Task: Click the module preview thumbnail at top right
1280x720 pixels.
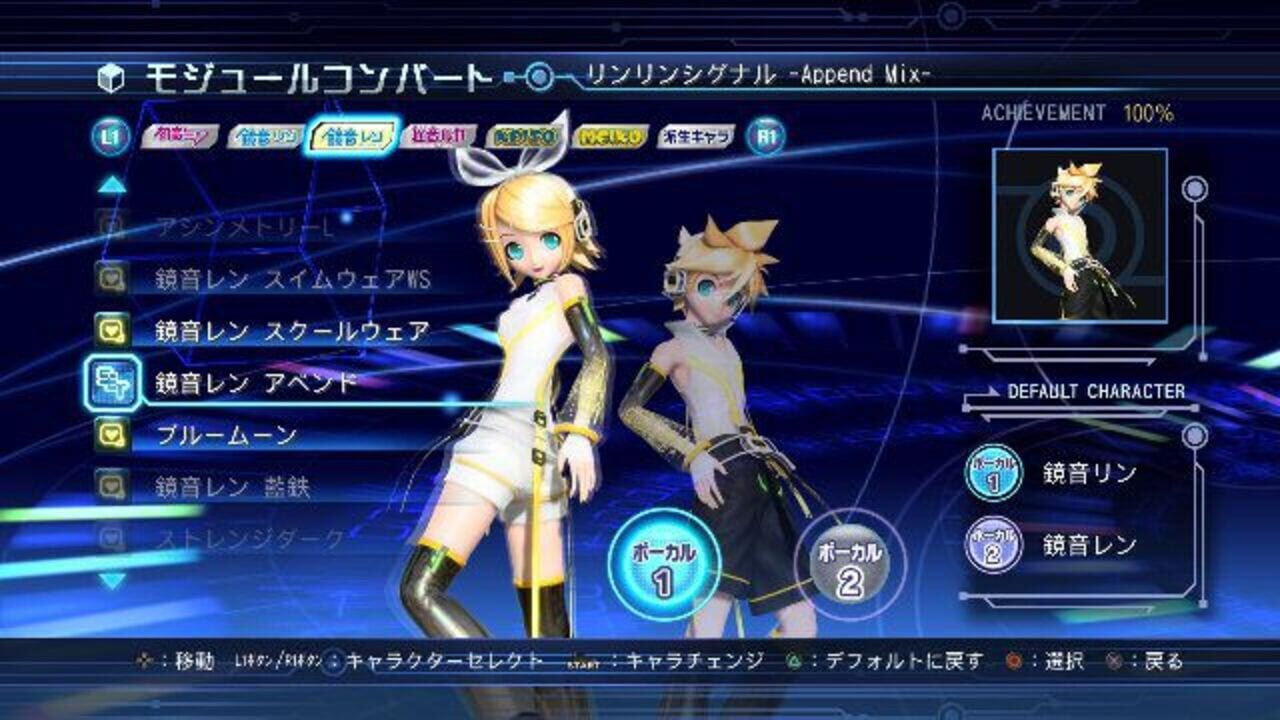Action: [1077, 235]
